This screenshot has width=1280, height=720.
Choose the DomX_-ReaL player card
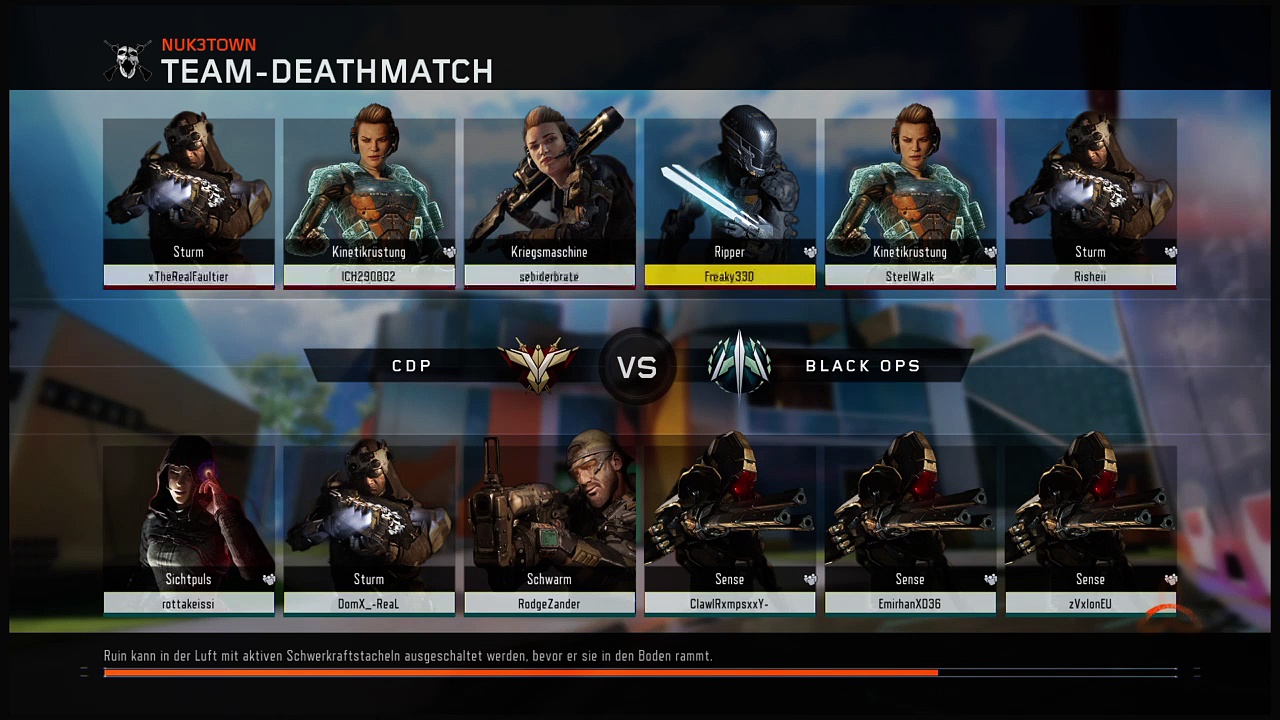(x=369, y=530)
